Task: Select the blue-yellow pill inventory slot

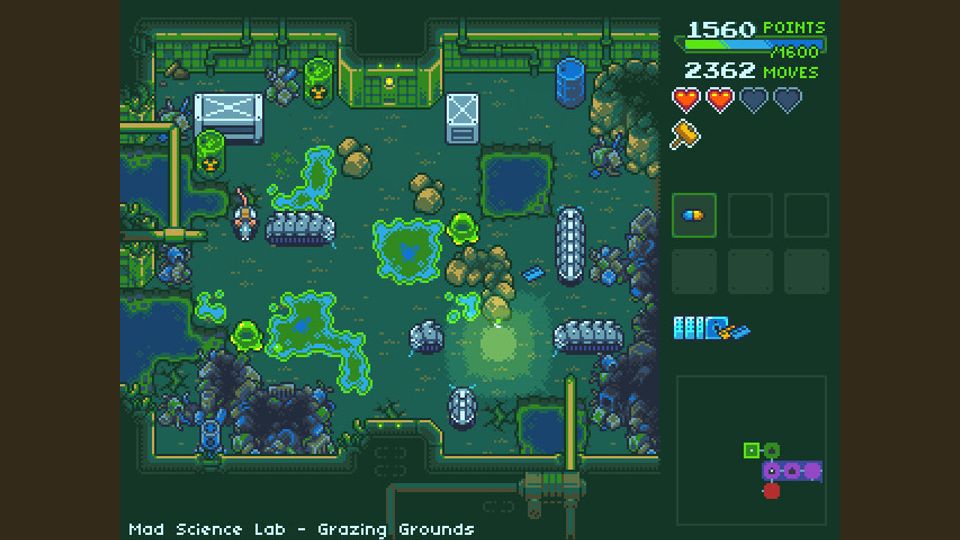Action: [694, 215]
